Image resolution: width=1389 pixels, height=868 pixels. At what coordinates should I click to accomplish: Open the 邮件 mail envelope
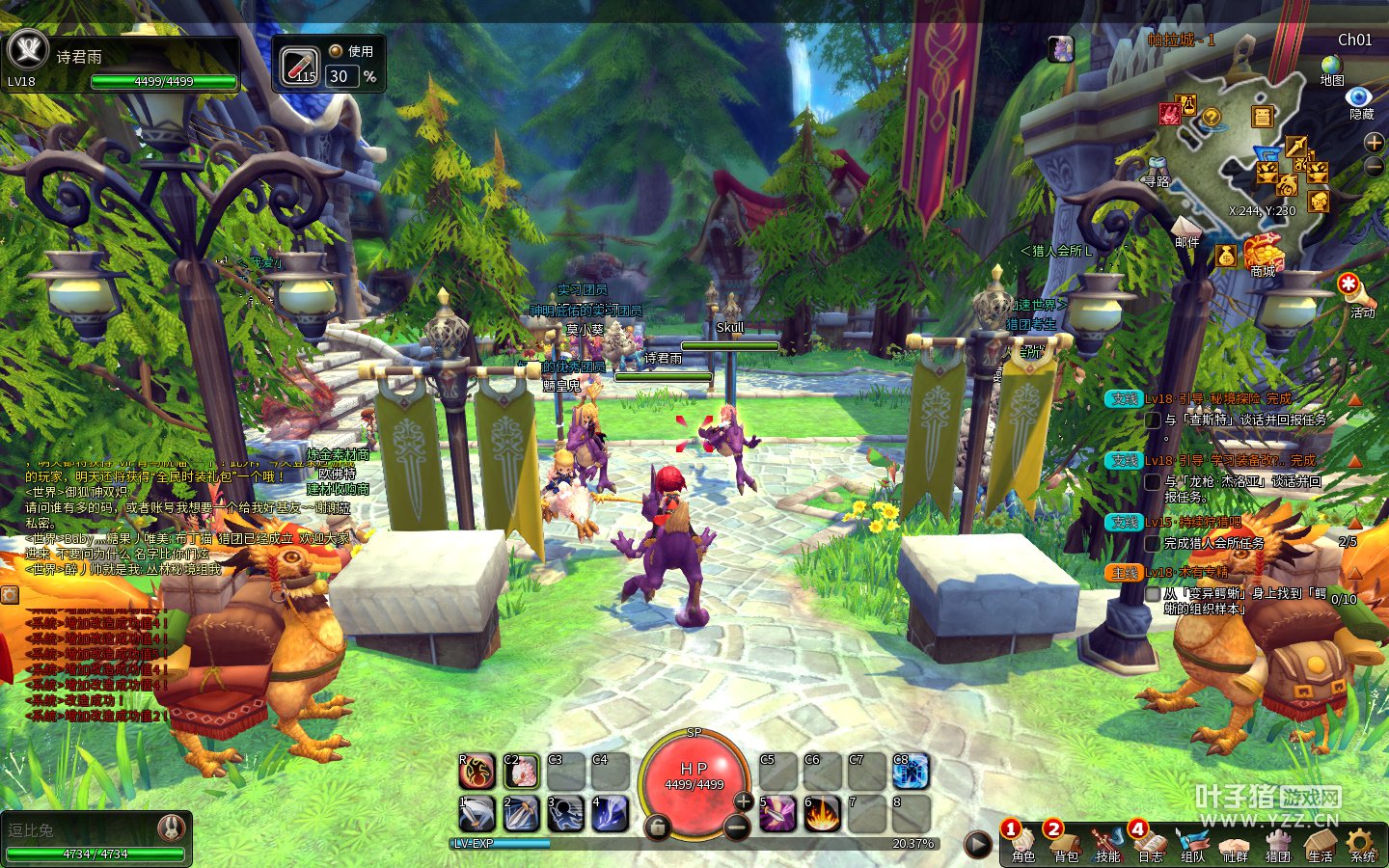point(1186,229)
